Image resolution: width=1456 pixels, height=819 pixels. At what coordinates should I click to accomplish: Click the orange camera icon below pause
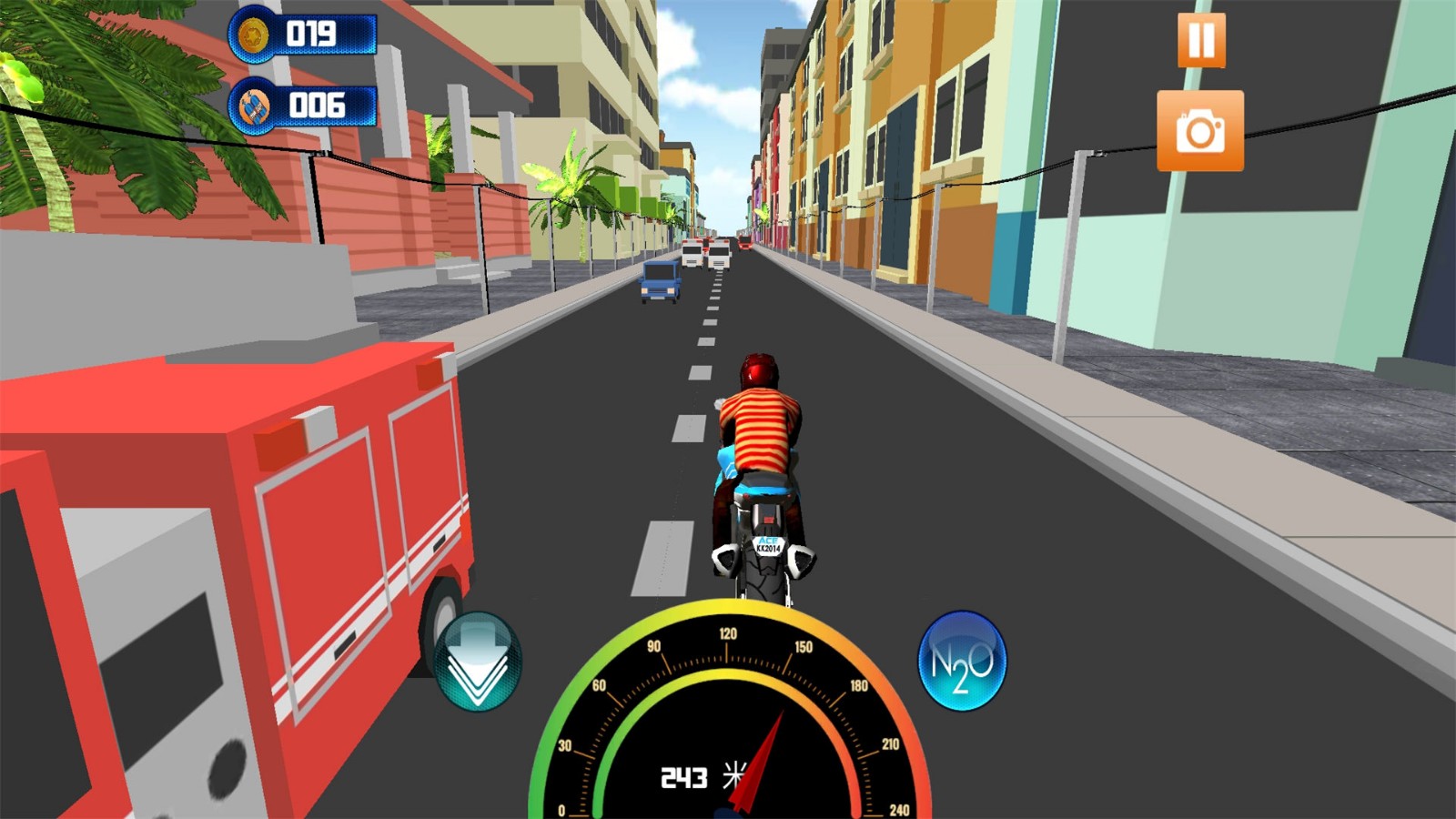[x=1201, y=129]
